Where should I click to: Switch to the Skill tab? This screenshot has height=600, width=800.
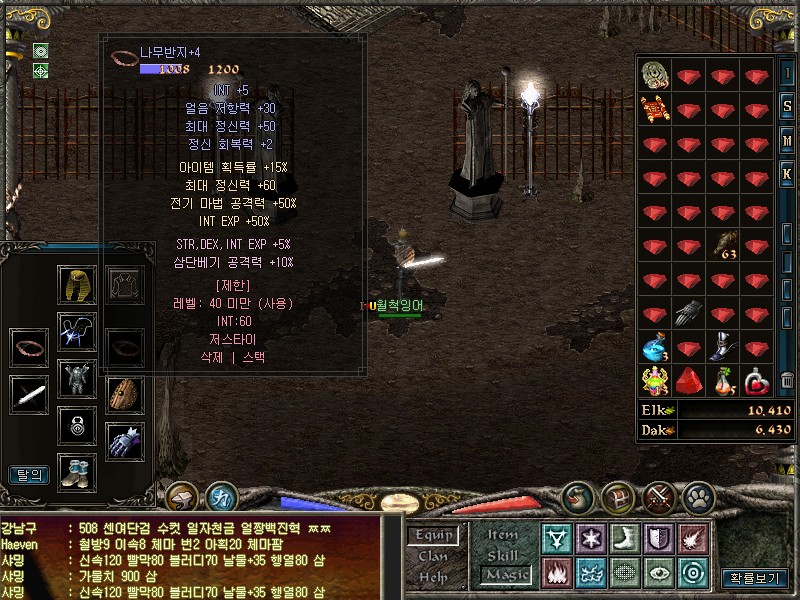pos(503,555)
